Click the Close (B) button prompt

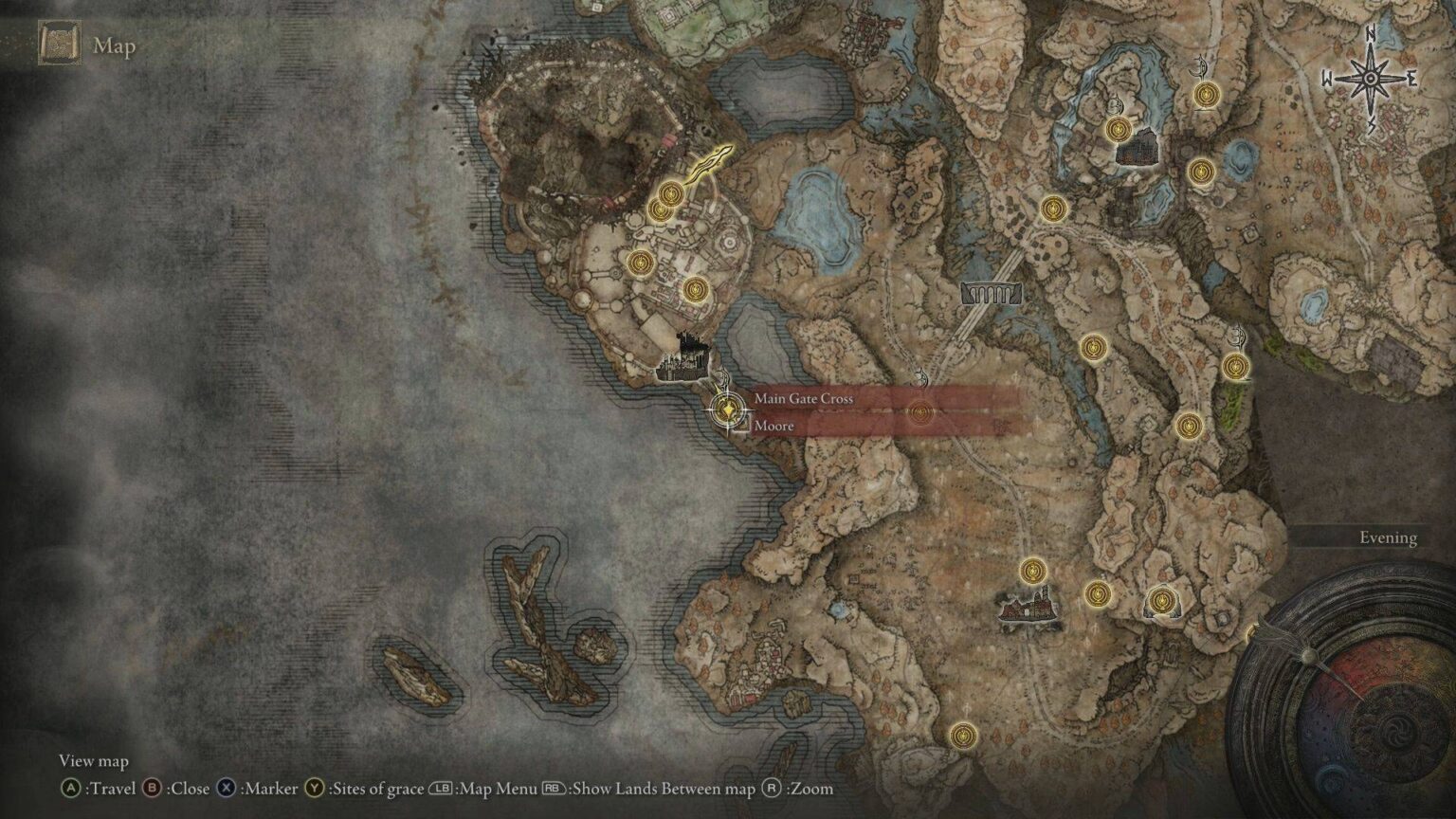pyautogui.click(x=154, y=788)
